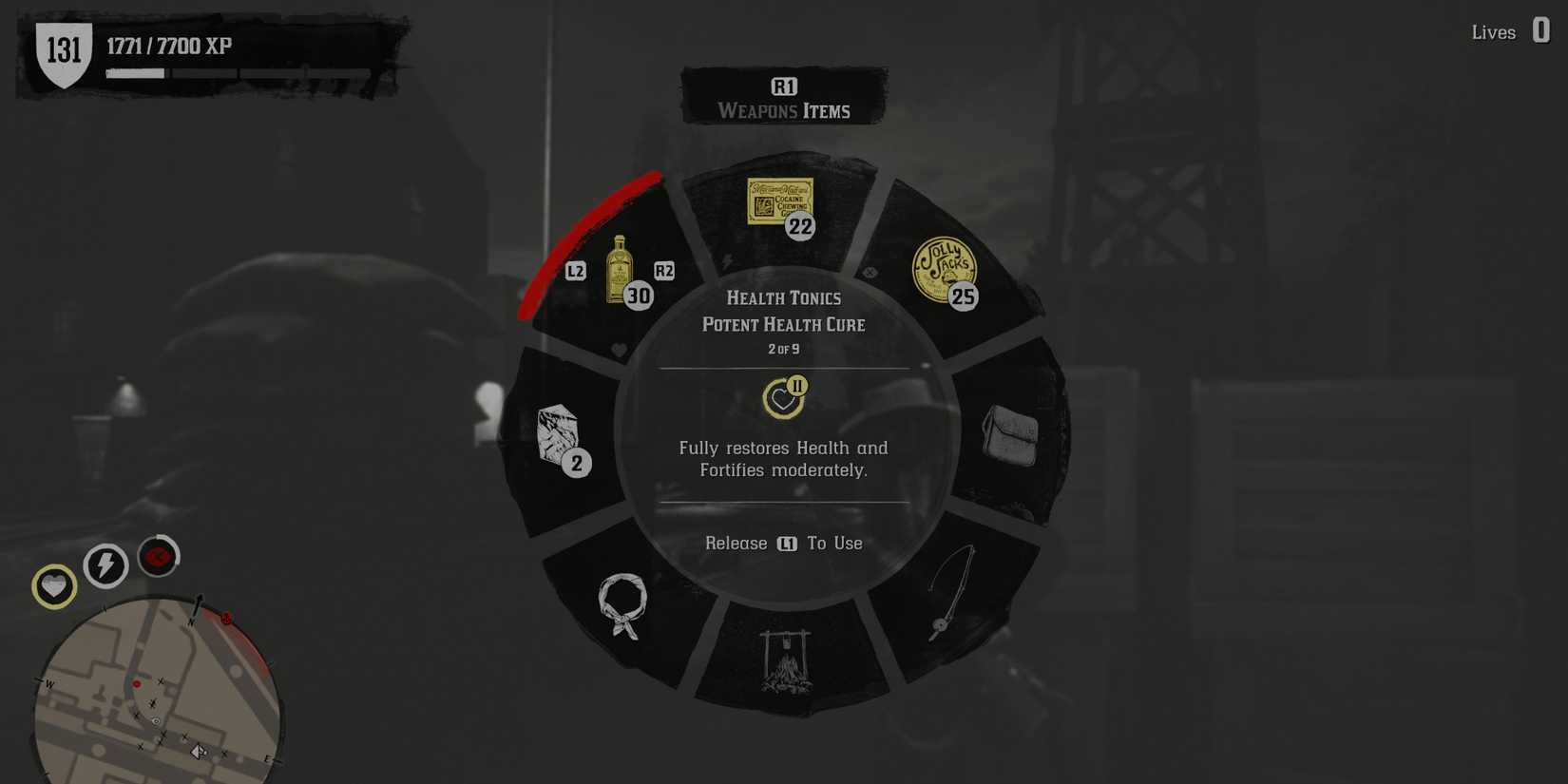This screenshot has width=1568, height=784.
Task: Click the heart fortify icon in wheel center
Action: click(781, 397)
